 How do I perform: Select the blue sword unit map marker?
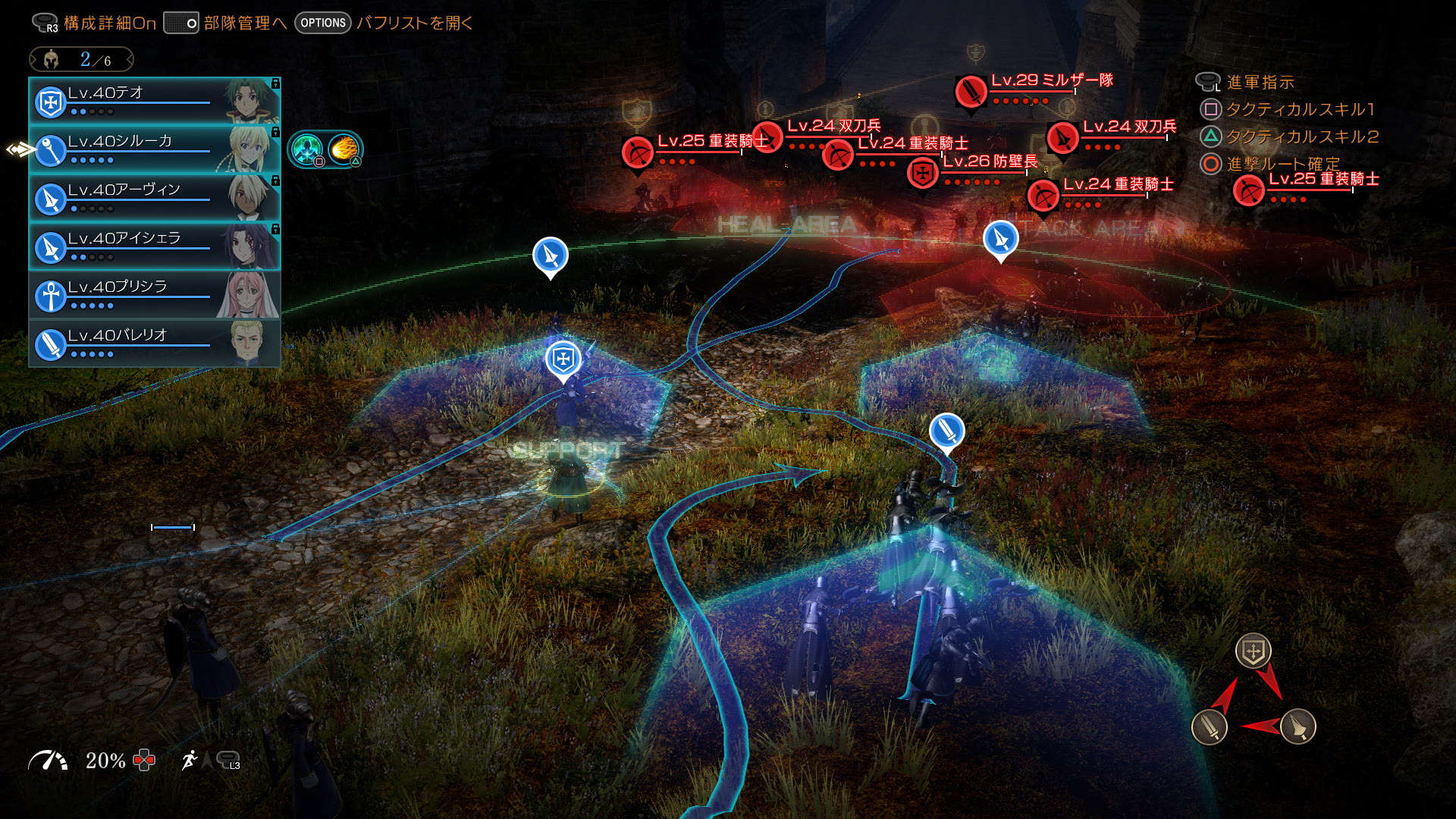click(x=946, y=431)
